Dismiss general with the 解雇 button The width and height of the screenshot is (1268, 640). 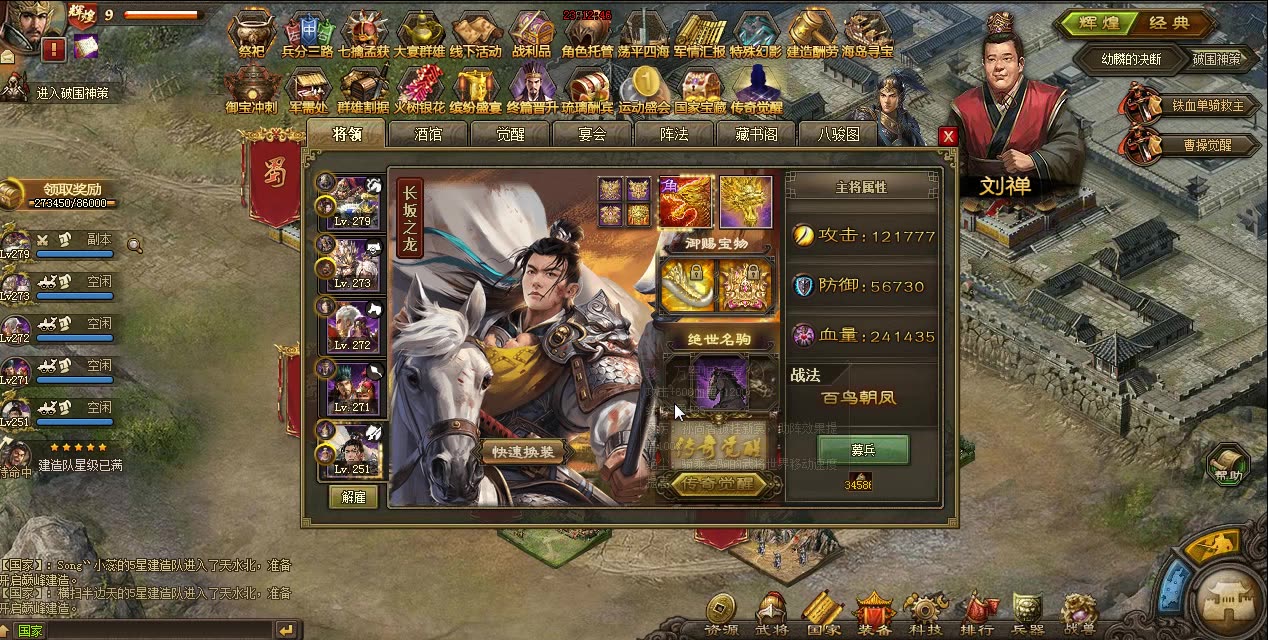[353, 497]
